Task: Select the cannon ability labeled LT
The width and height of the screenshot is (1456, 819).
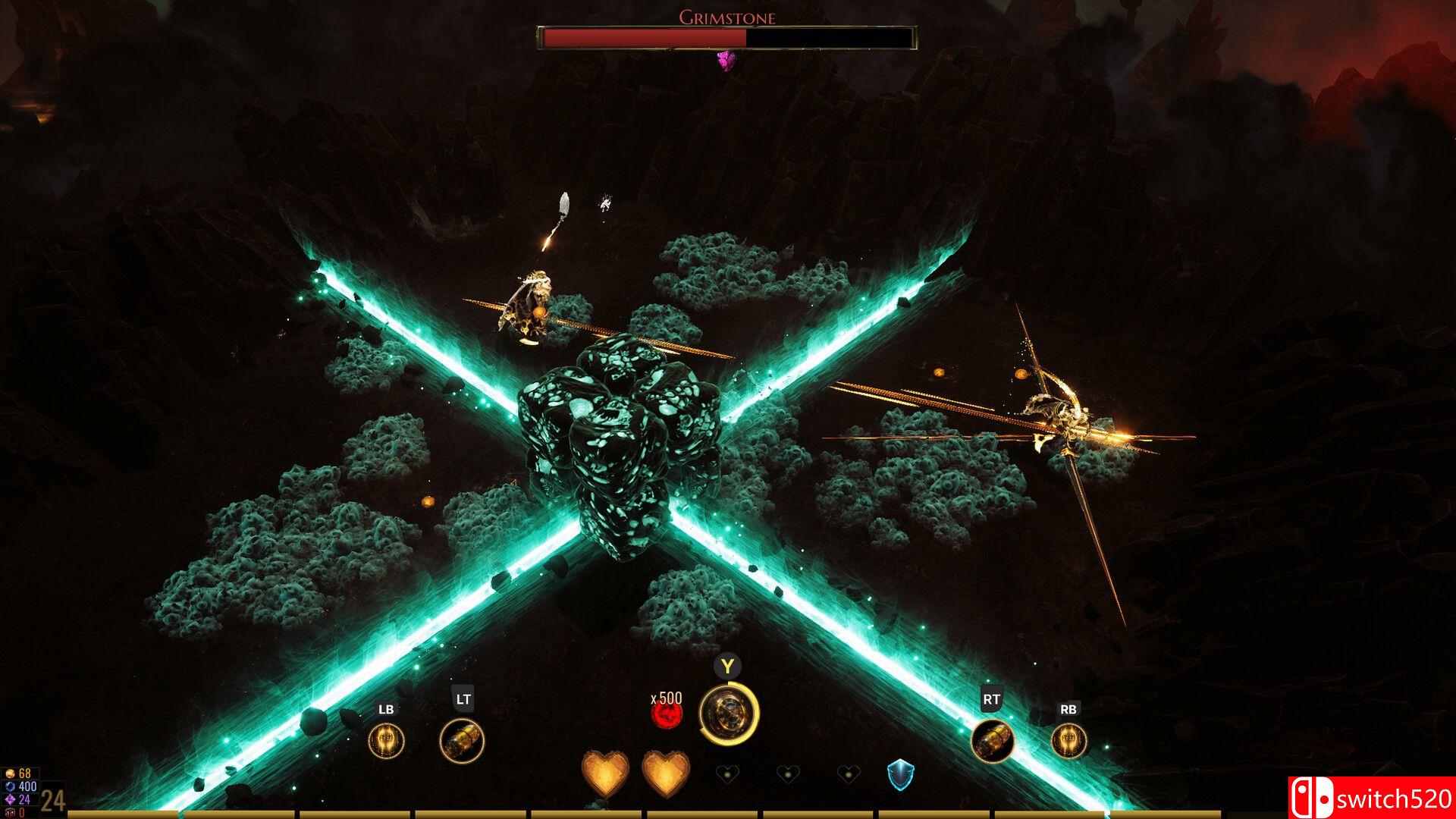Action: pos(462,741)
